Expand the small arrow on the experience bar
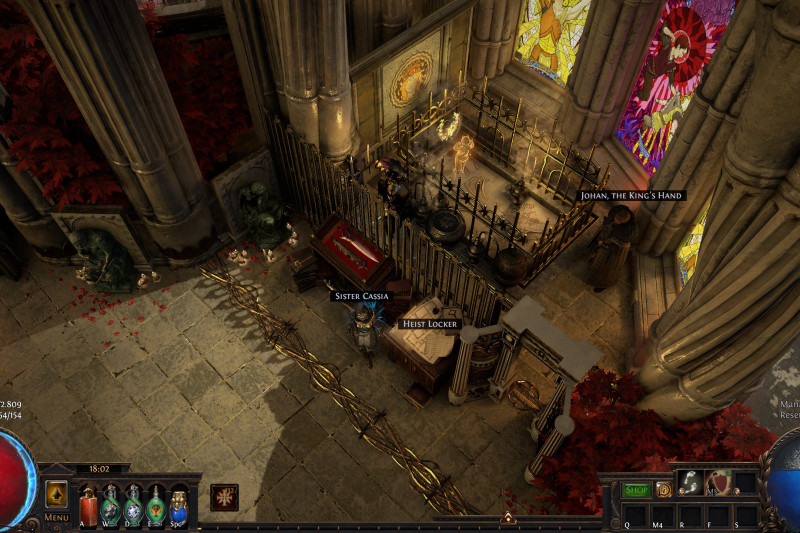Viewport: 800px width, 533px height. [x=507, y=518]
